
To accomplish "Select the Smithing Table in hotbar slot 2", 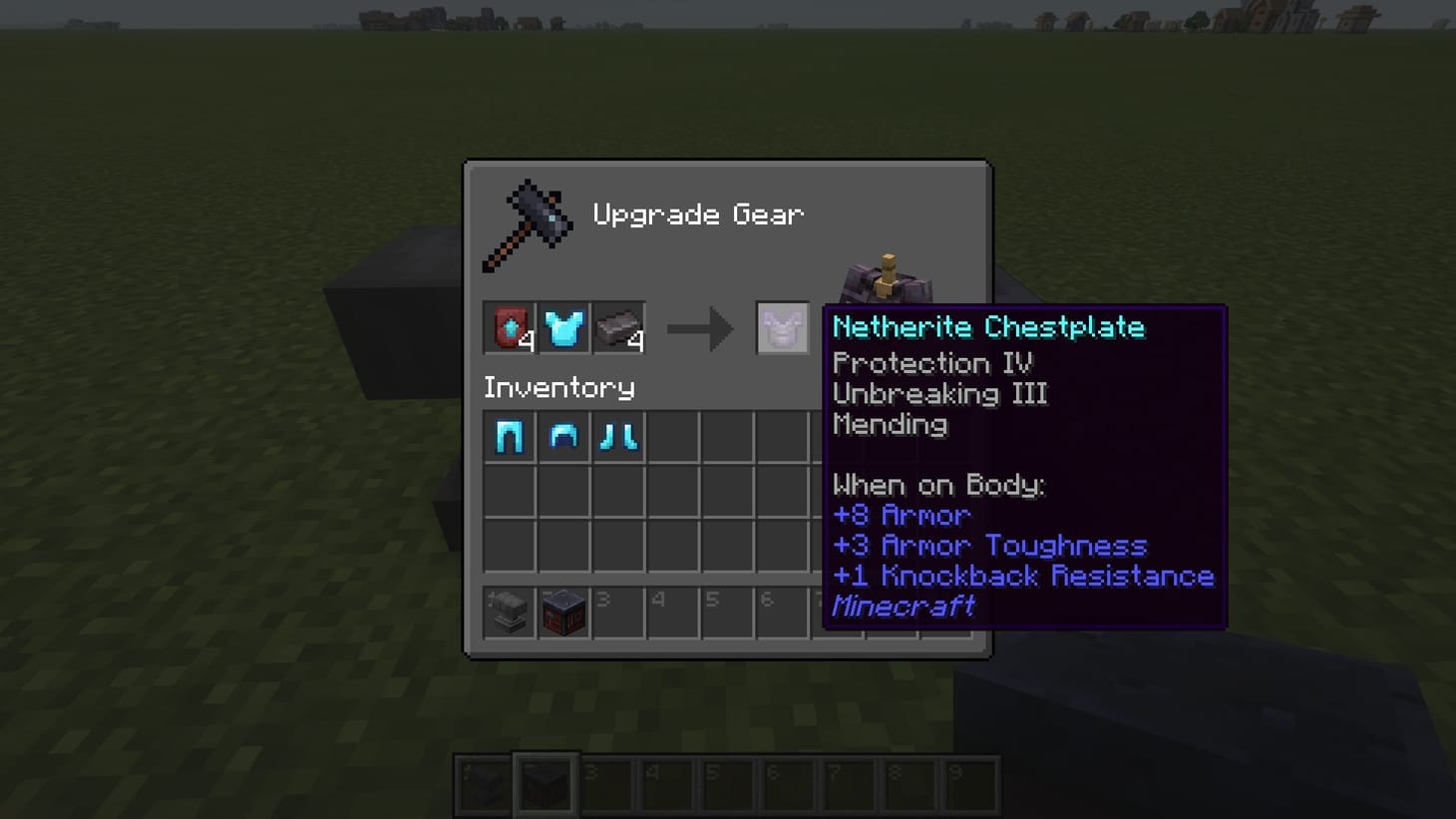I will click(564, 612).
